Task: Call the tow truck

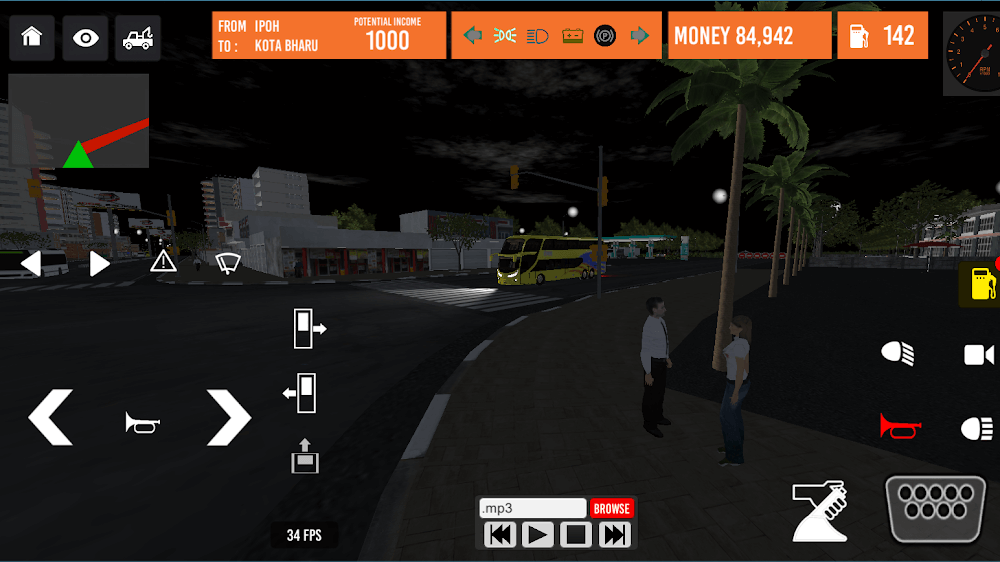Action: coord(138,38)
